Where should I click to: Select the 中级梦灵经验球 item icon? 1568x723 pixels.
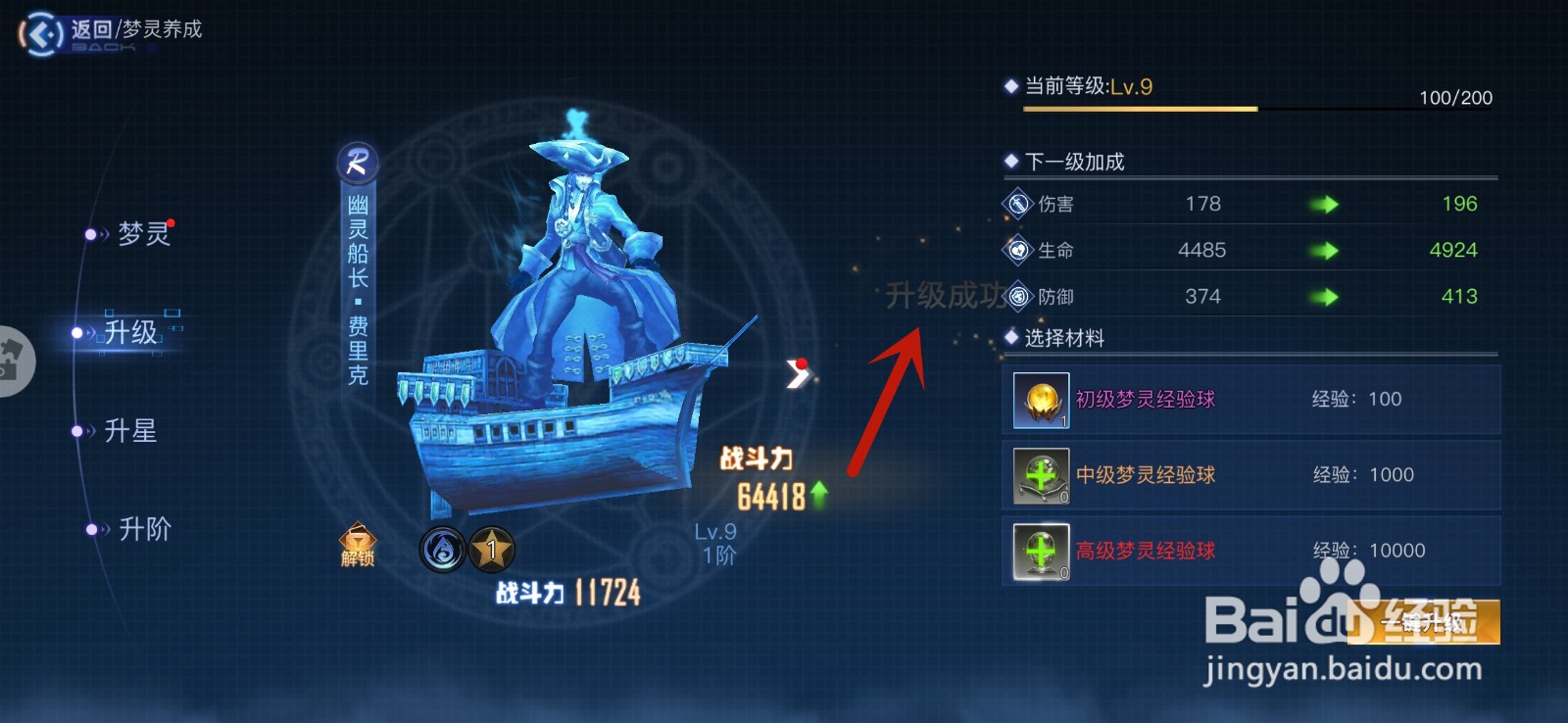pos(1042,474)
